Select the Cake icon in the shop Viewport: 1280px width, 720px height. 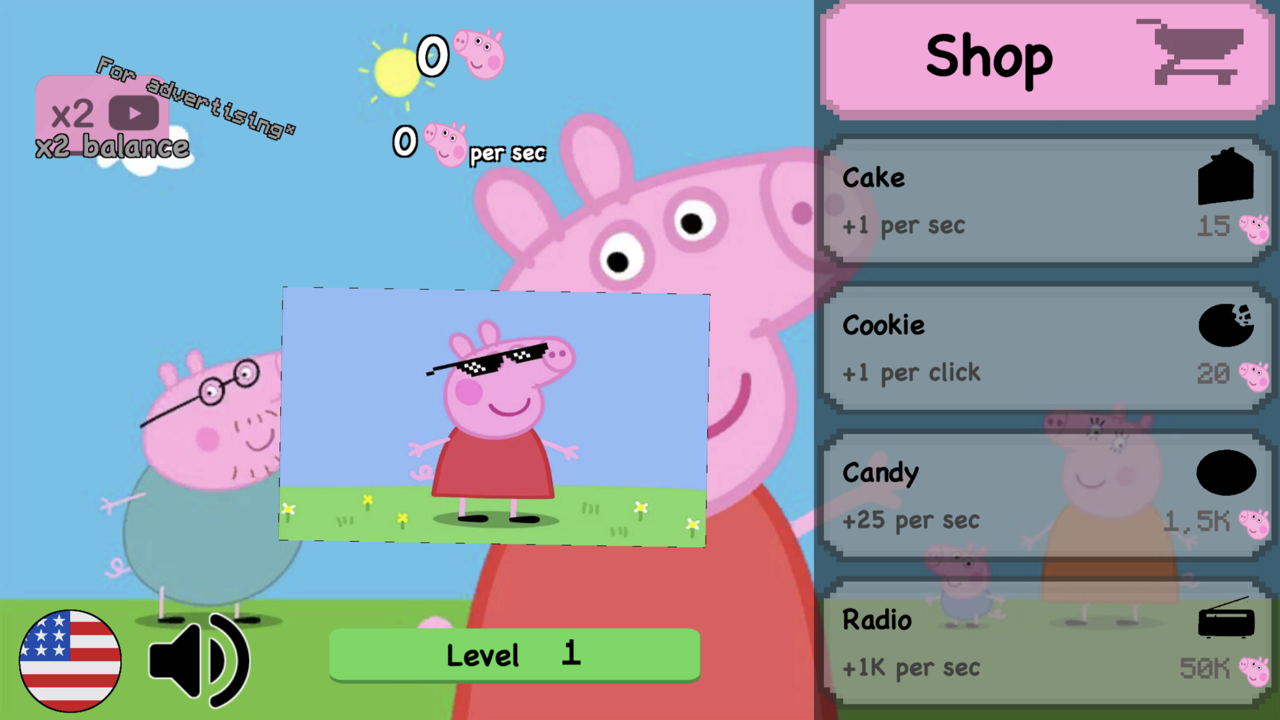pyautogui.click(x=1226, y=177)
